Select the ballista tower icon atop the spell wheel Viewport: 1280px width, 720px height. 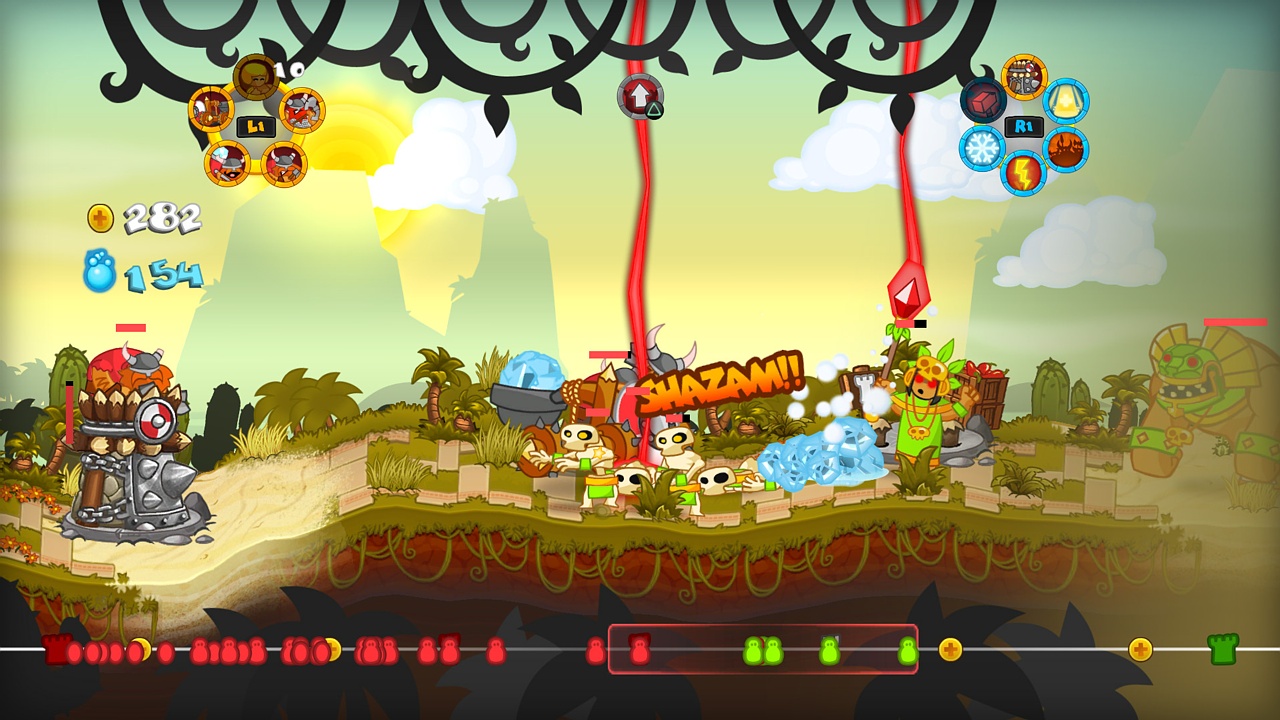click(x=1021, y=75)
